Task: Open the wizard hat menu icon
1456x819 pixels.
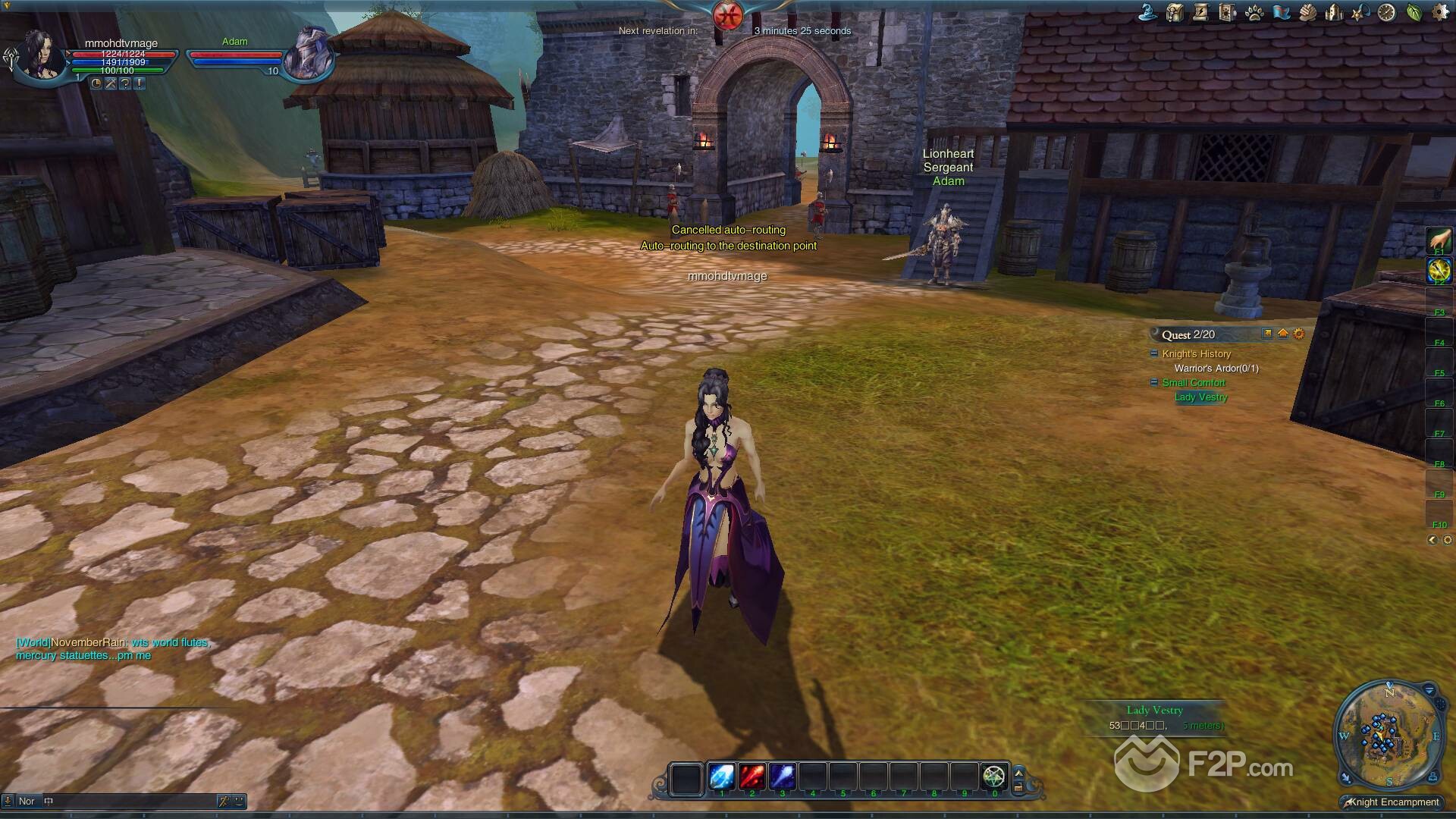Action: click(x=1148, y=12)
